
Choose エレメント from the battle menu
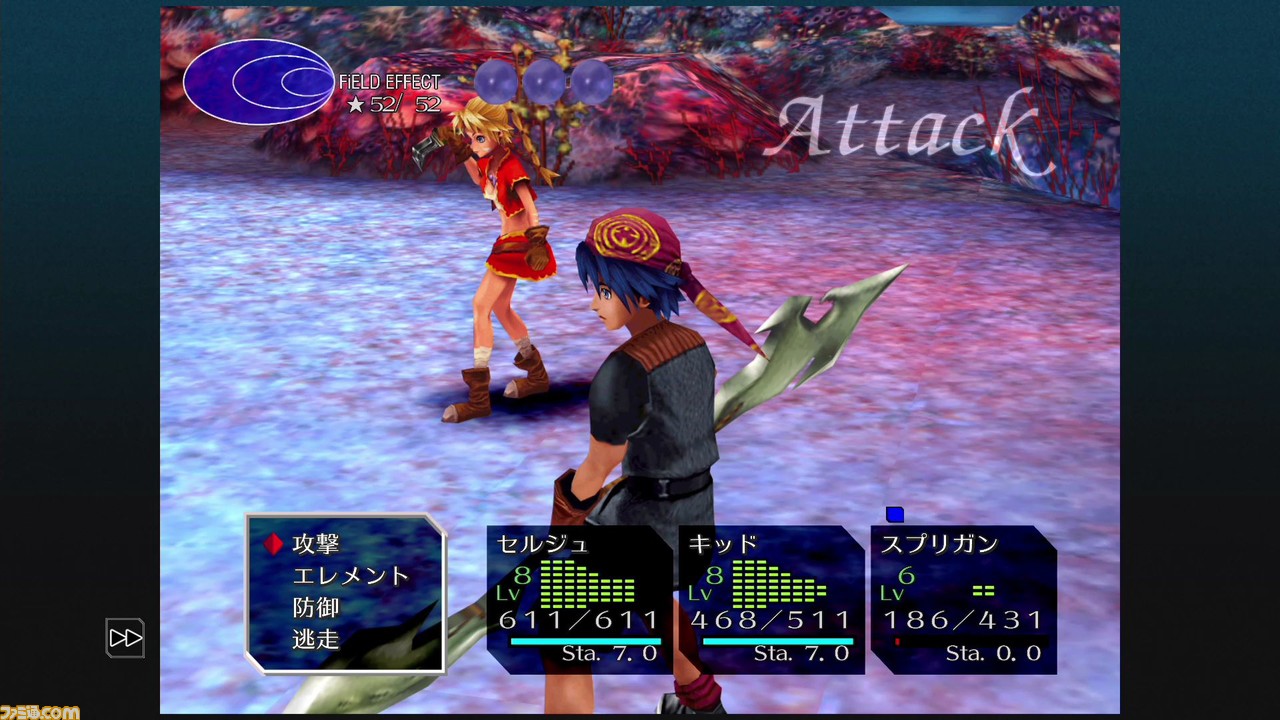click(x=350, y=576)
